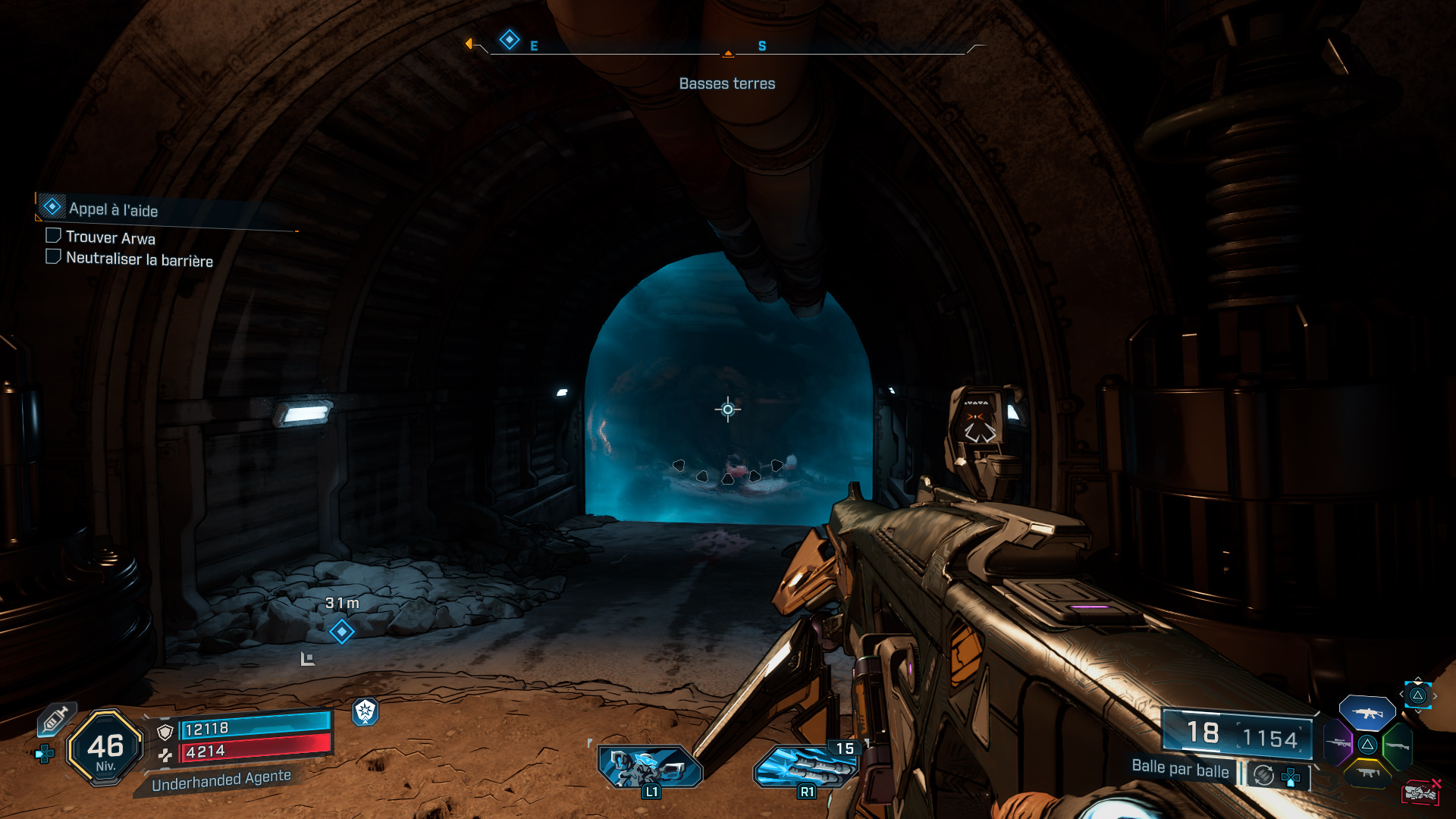The width and height of the screenshot is (1456, 819).
Task: Click the blue diamond quest marker on the compass
Action: [510, 39]
